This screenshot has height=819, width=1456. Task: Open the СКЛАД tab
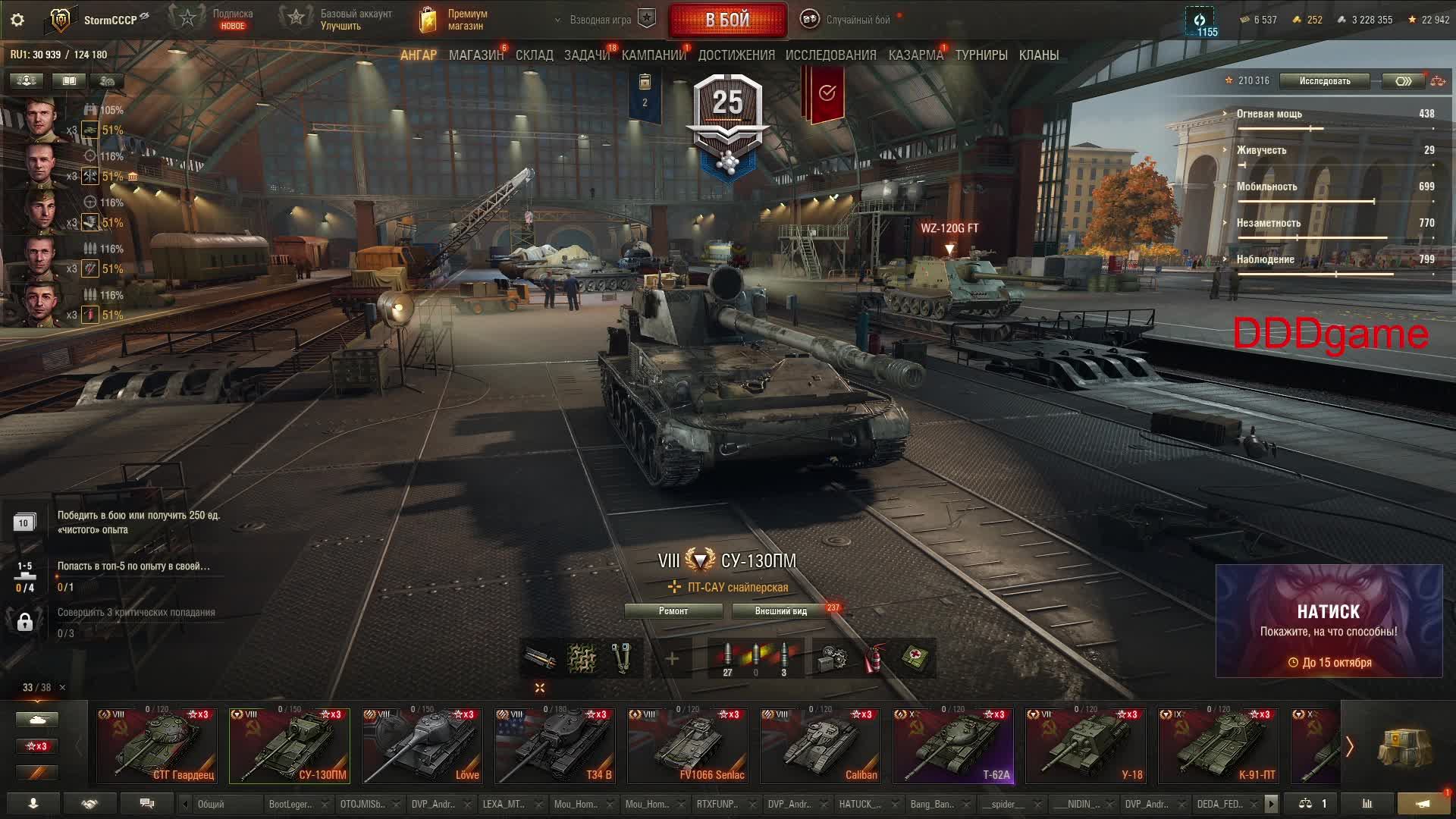(x=534, y=55)
